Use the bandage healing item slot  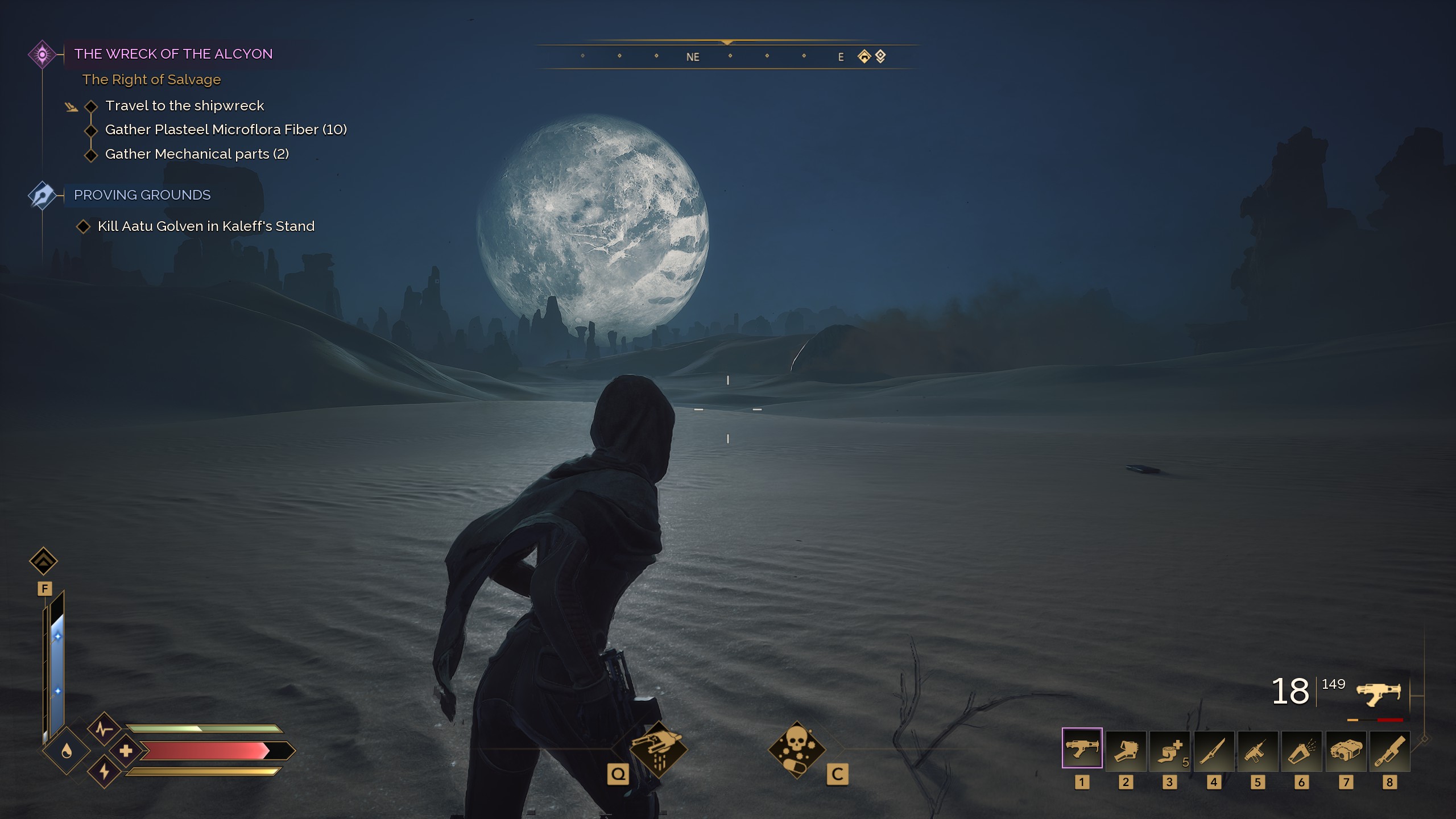(1169, 750)
